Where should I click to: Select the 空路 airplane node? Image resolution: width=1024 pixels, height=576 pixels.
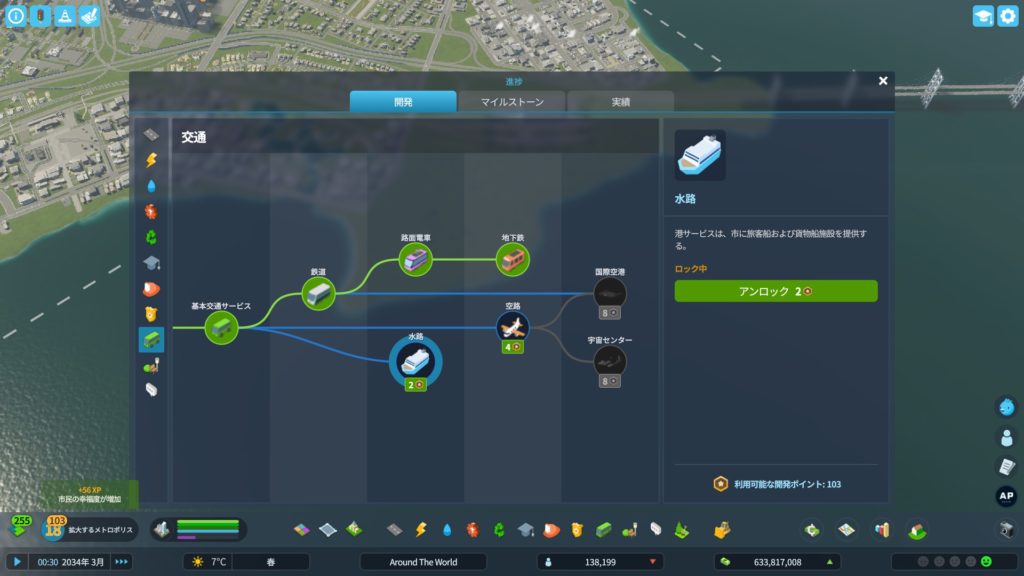(513, 326)
